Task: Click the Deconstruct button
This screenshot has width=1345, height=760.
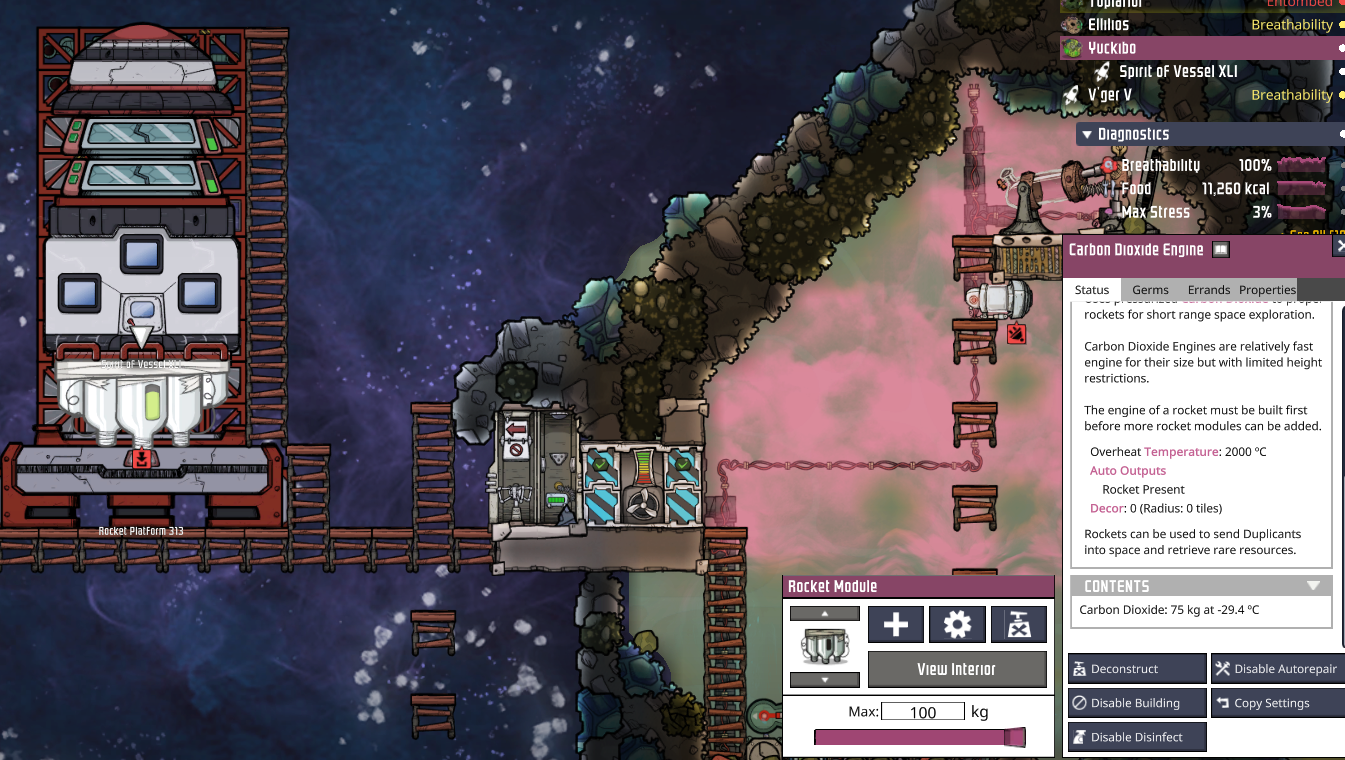Action: [x=1137, y=669]
